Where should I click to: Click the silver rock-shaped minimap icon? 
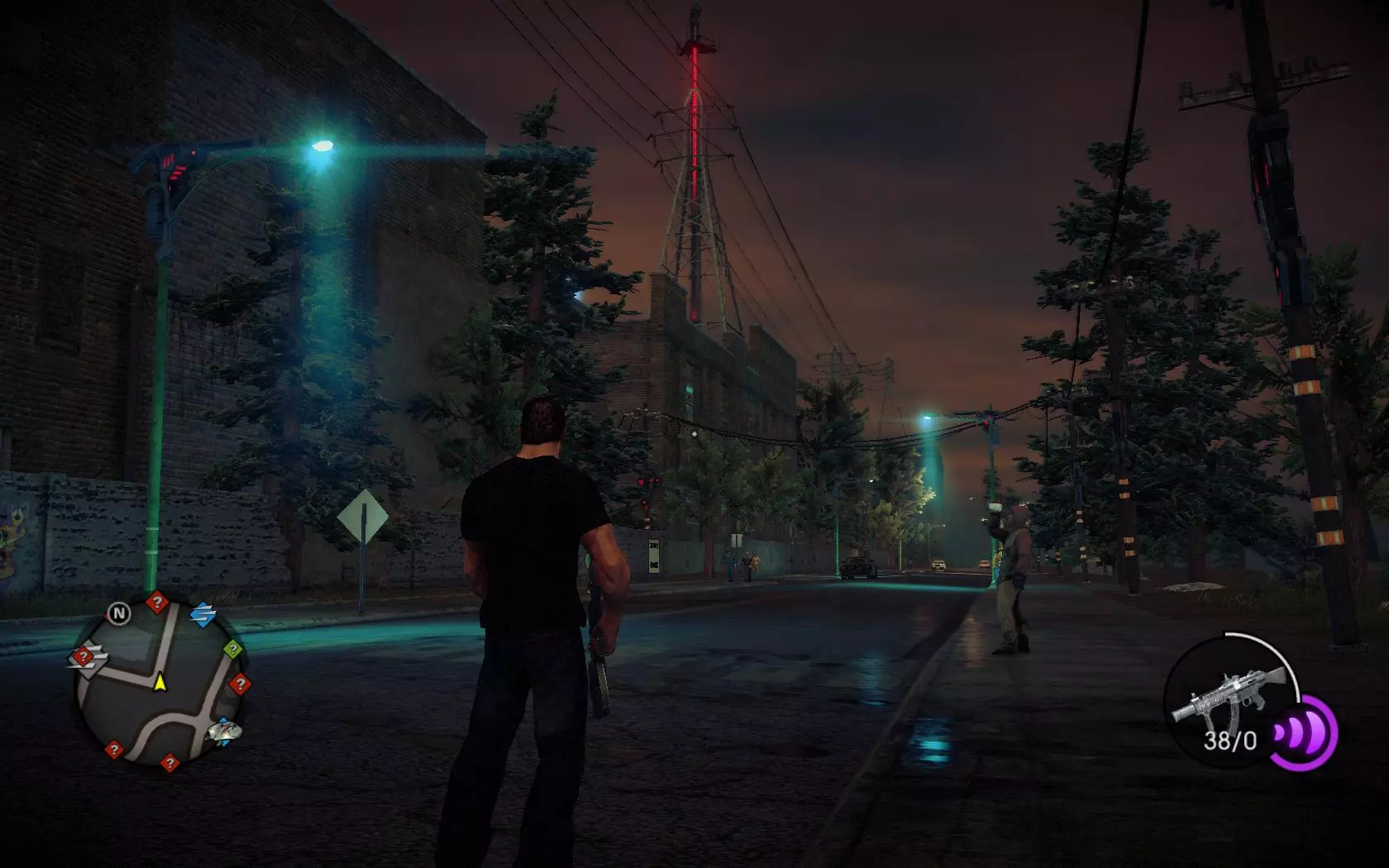pos(223,730)
